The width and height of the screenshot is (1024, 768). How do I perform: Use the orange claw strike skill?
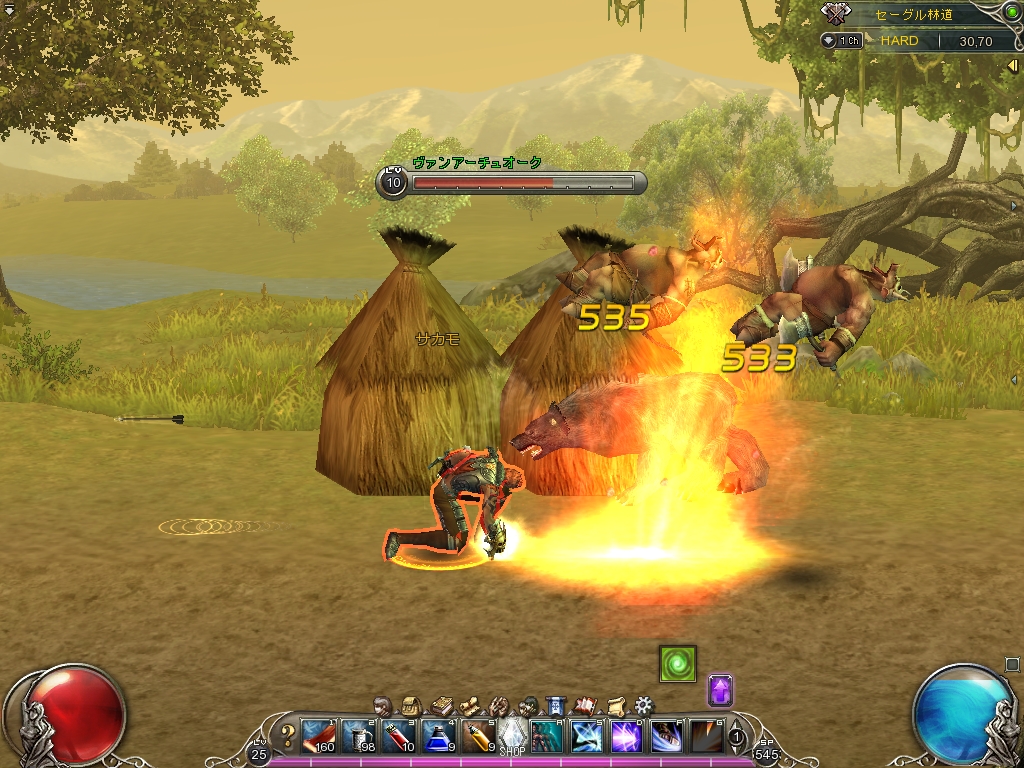coord(705,736)
